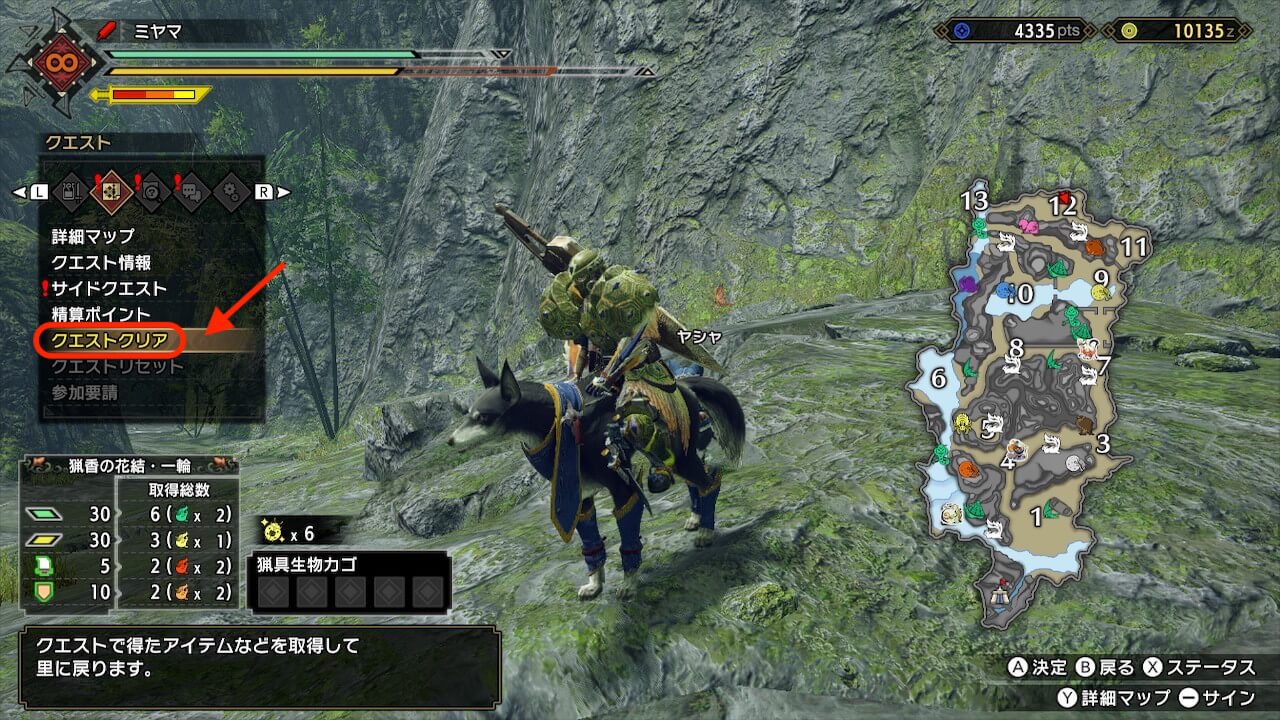Select the greyed-out クエストリセット entry
This screenshot has width=1280, height=720.
tap(118, 367)
